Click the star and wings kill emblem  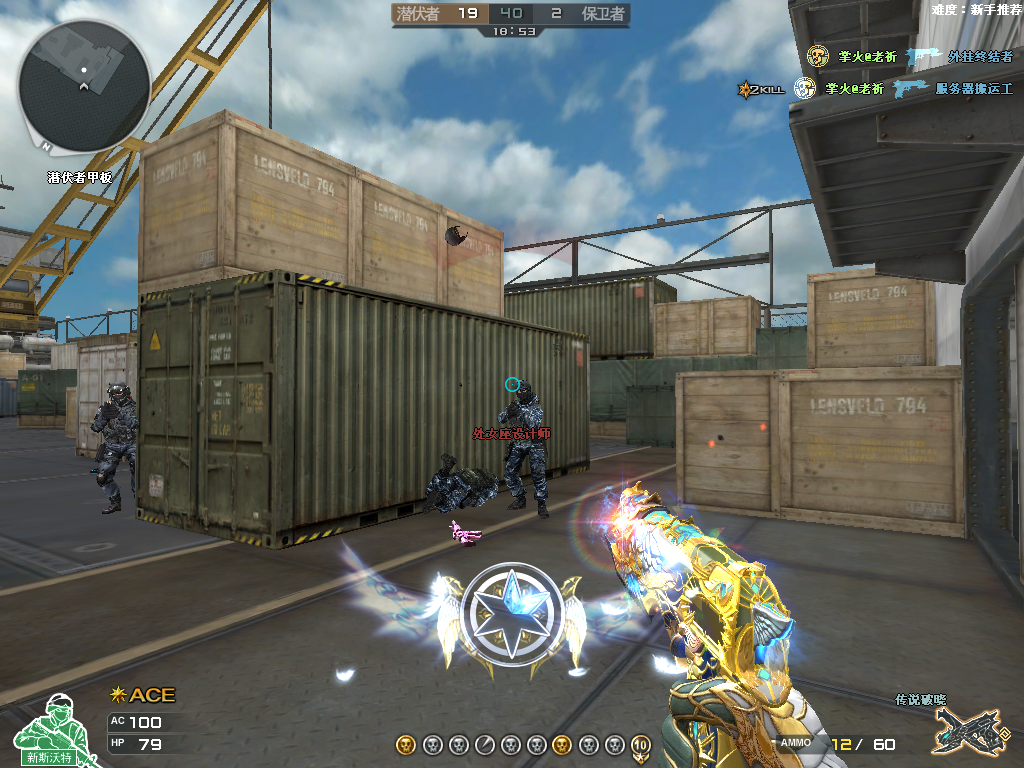(x=513, y=612)
